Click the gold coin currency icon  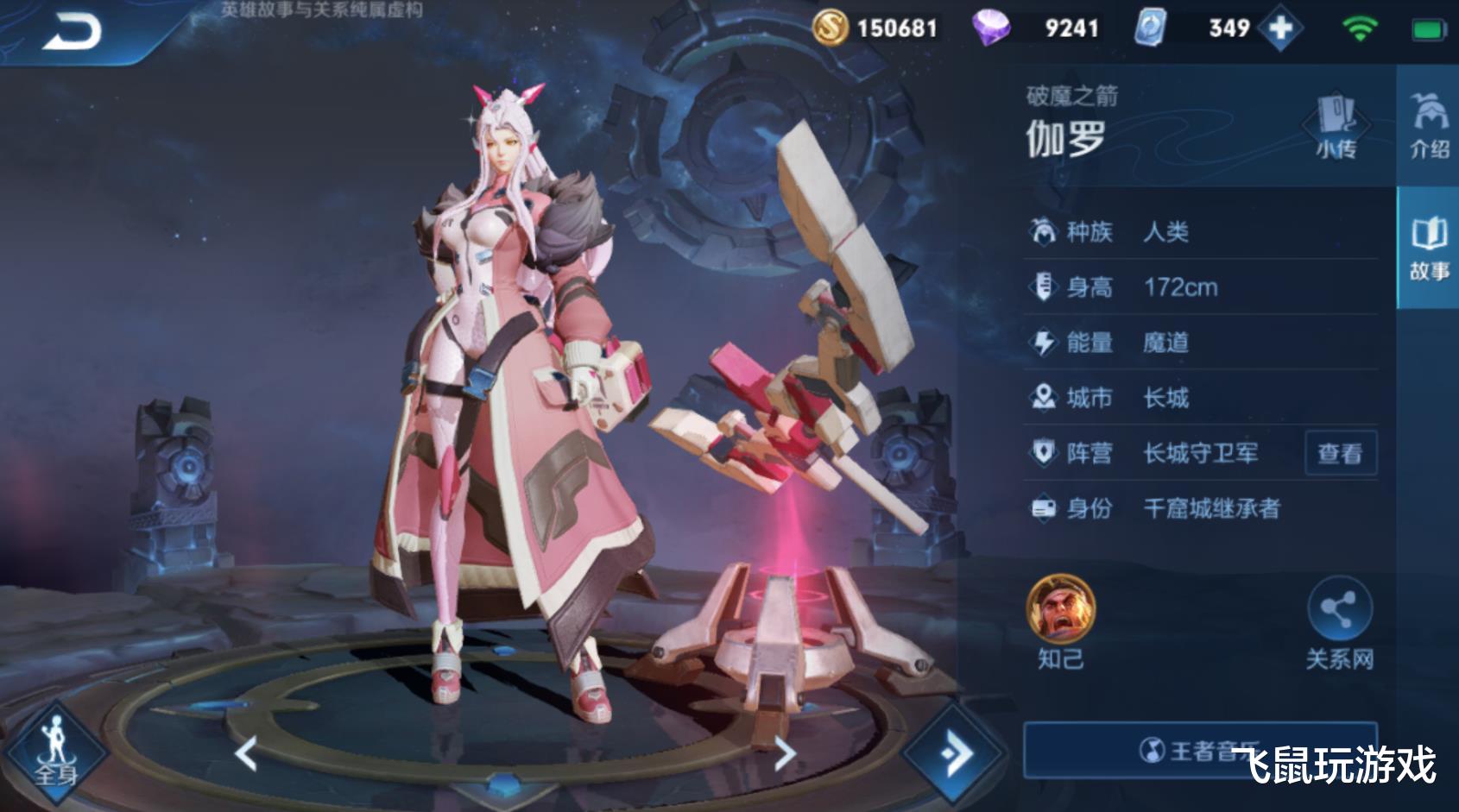point(830,28)
